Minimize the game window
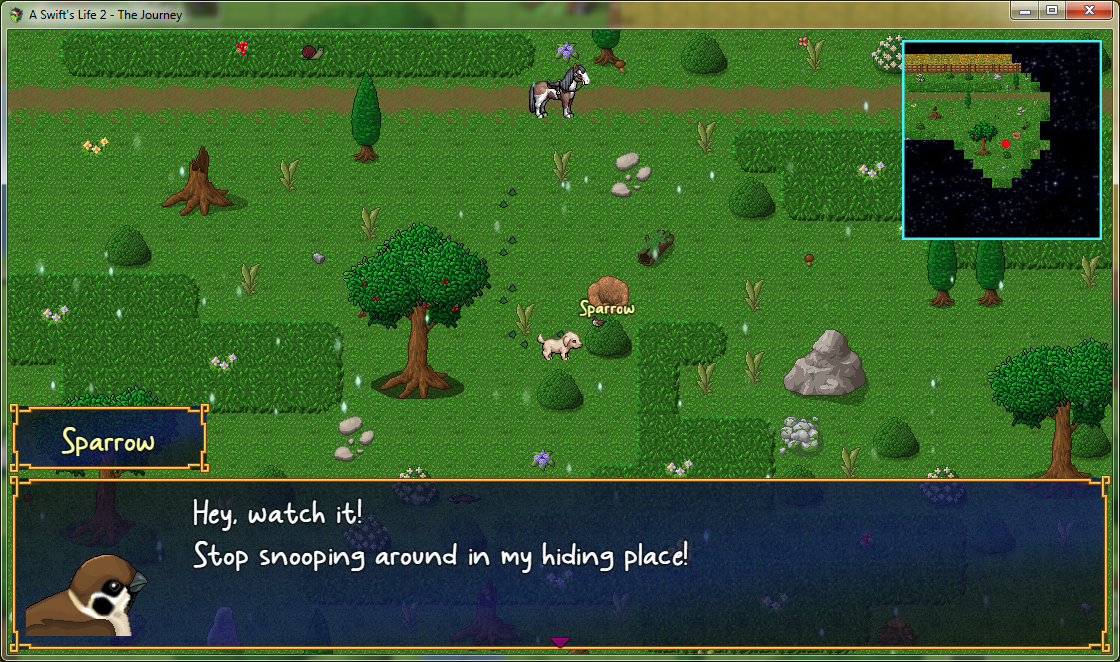Viewport: 1120px width, 662px height. pyautogui.click(x=1024, y=10)
